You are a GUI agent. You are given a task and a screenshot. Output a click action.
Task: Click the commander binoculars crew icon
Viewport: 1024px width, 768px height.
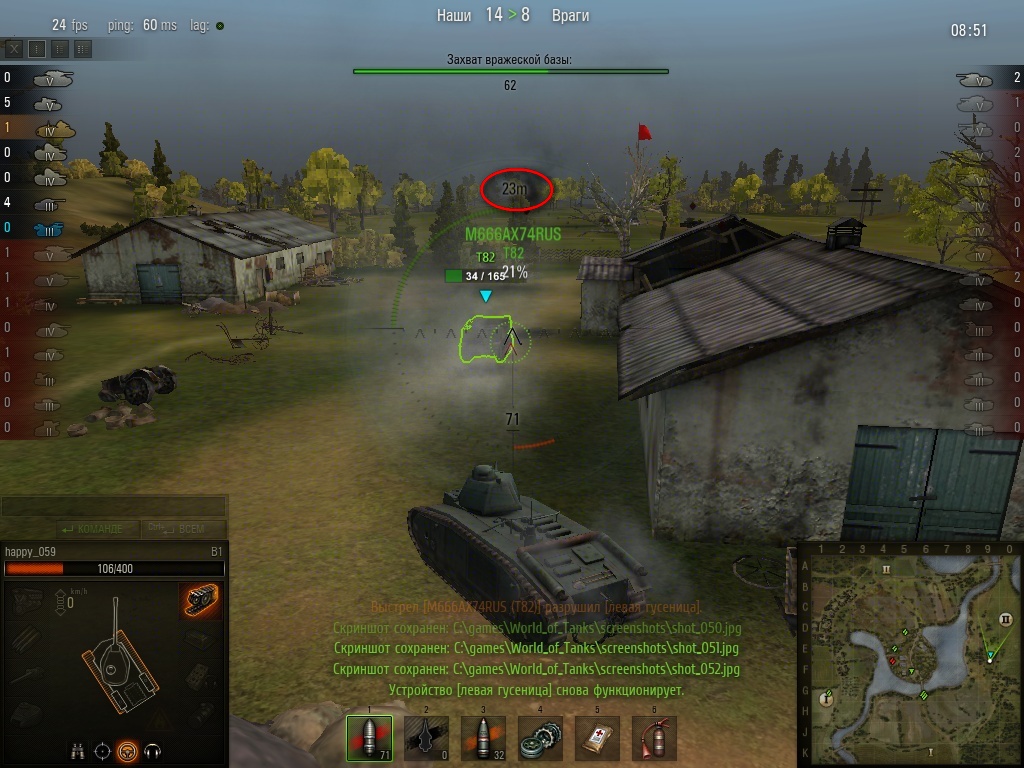(x=77, y=749)
